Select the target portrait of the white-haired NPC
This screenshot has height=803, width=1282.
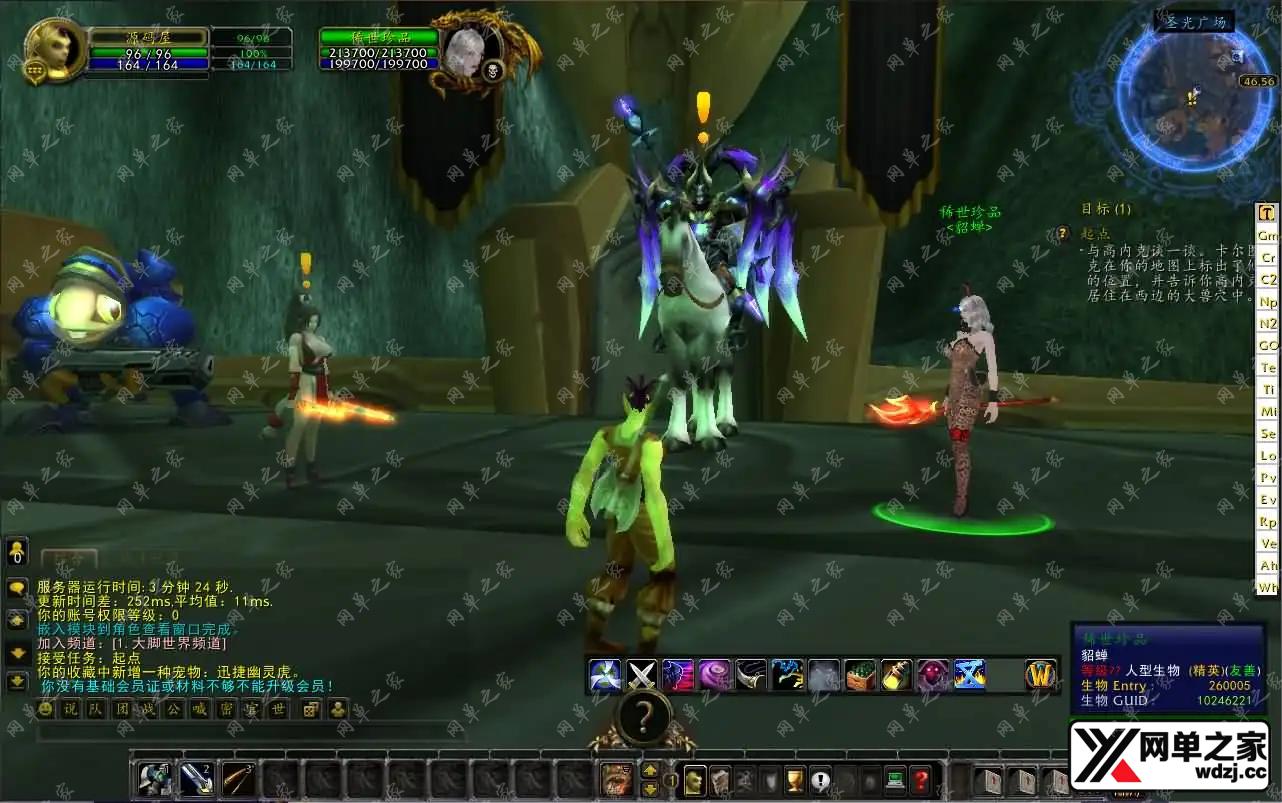click(x=464, y=50)
